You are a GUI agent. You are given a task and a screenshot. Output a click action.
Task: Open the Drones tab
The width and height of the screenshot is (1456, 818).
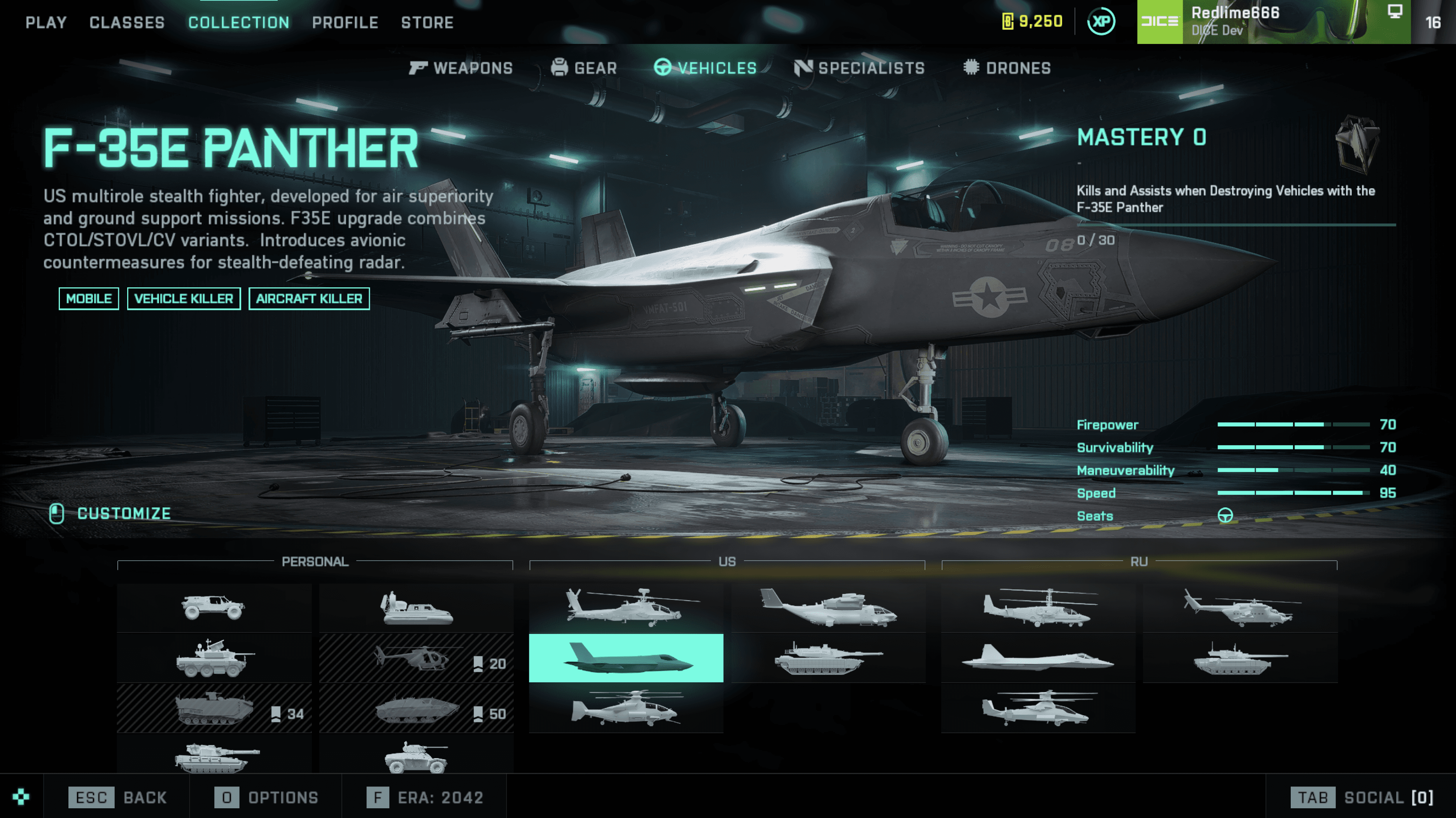(x=1007, y=68)
